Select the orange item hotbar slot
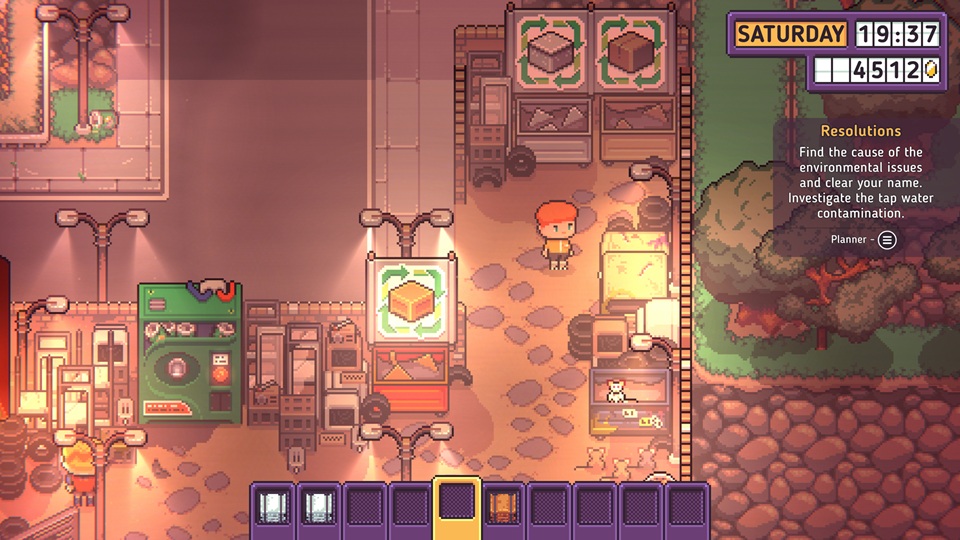 pos(503,505)
